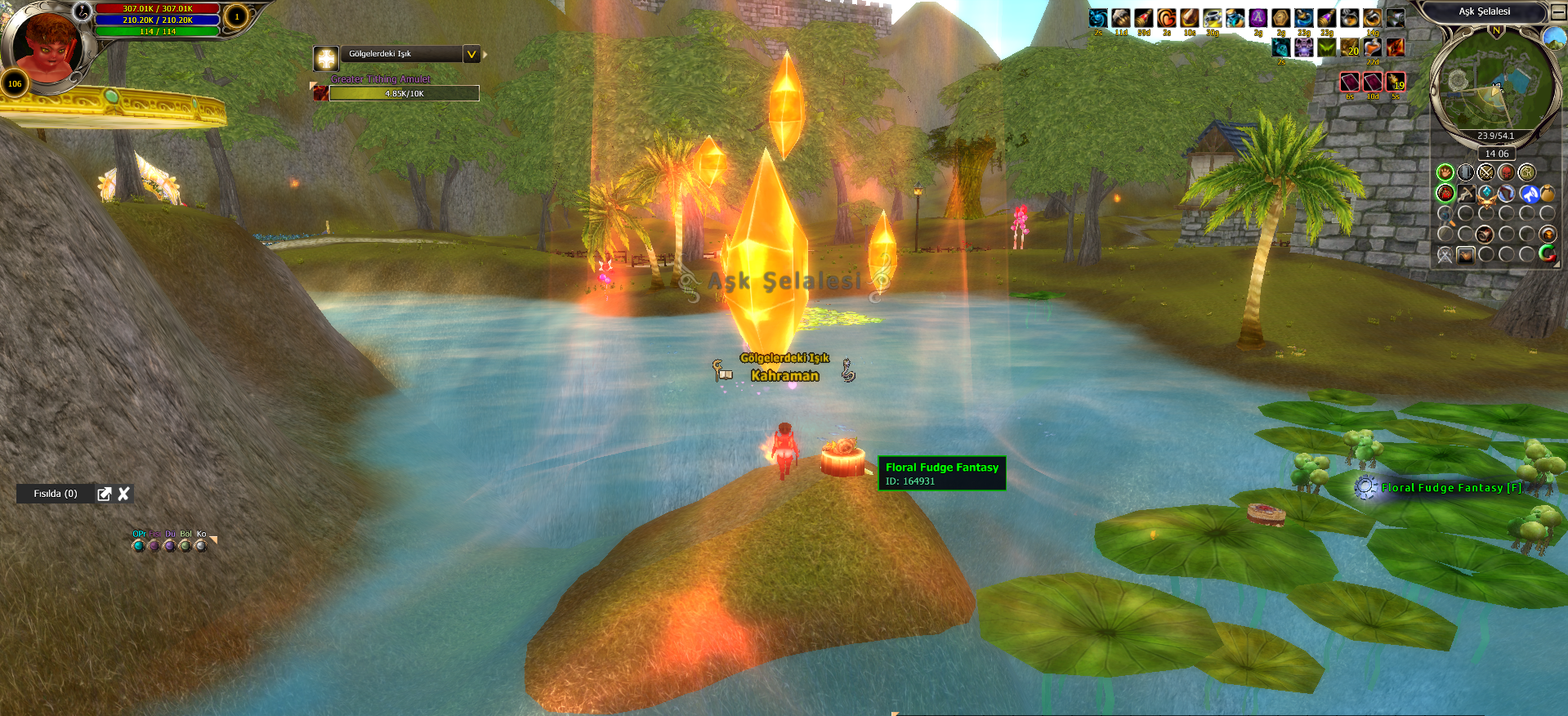
Task: Click the paw print menu button
Action: 1445,172
